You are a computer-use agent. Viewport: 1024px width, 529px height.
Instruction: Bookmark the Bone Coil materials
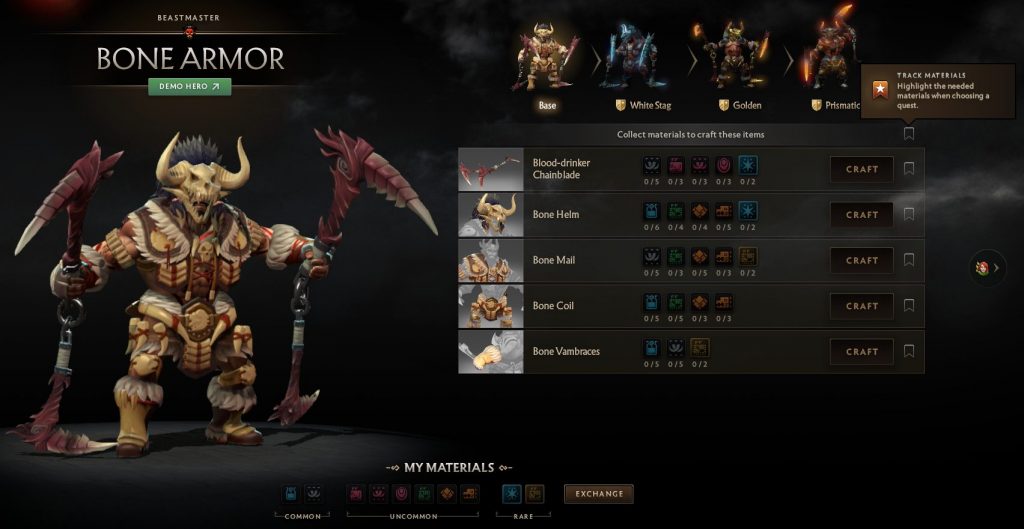point(909,306)
